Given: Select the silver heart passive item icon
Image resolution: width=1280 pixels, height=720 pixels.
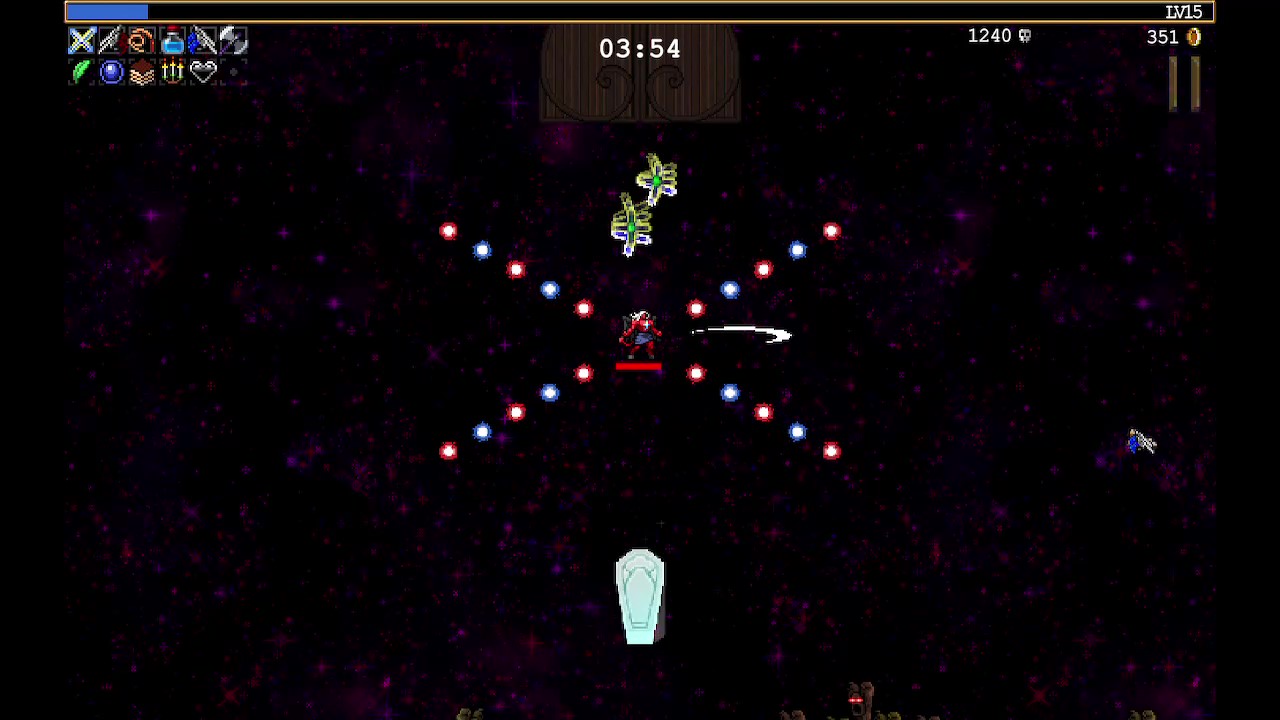Looking at the screenshot, I should click(x=202, y=71).
